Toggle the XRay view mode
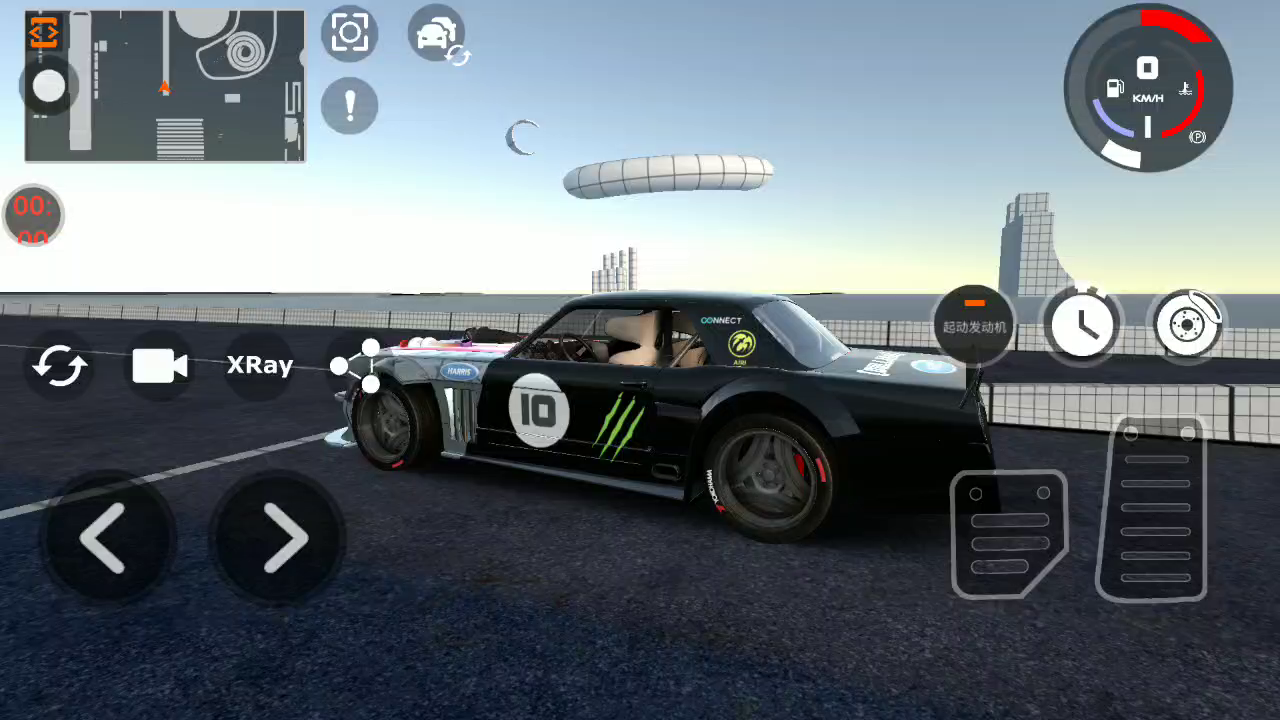The height and width of the screenshot is (720, 1280). [x=260, y=366]
